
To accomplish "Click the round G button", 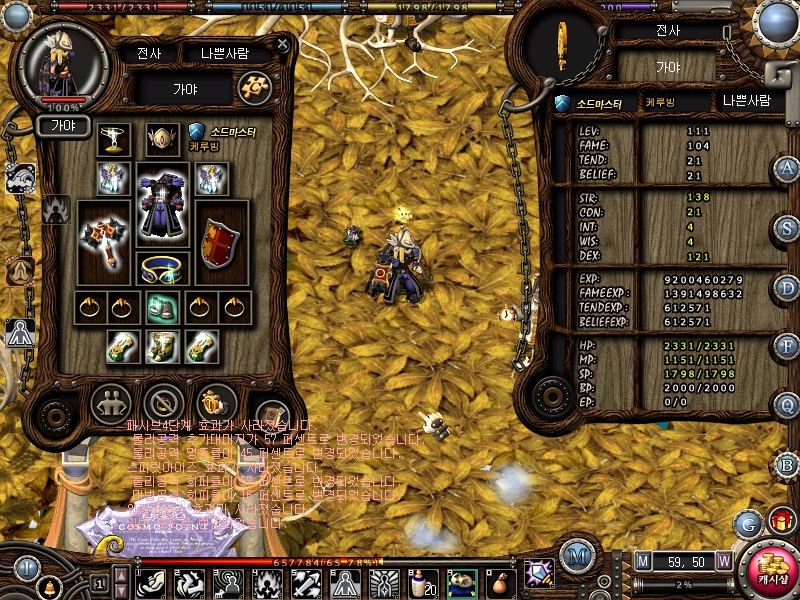I will point(747,523).
